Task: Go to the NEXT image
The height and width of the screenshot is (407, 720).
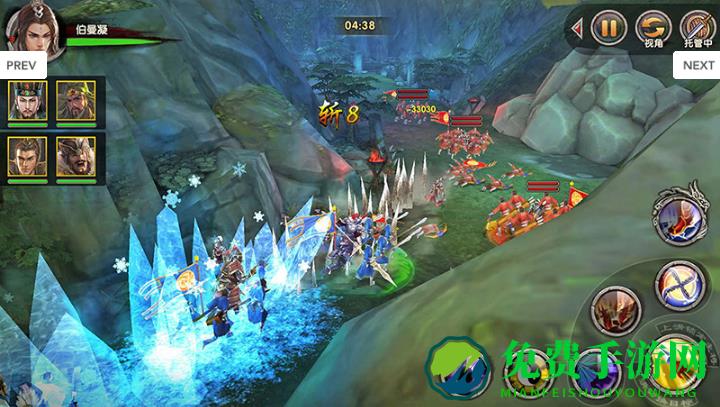Action: [698, 65]
